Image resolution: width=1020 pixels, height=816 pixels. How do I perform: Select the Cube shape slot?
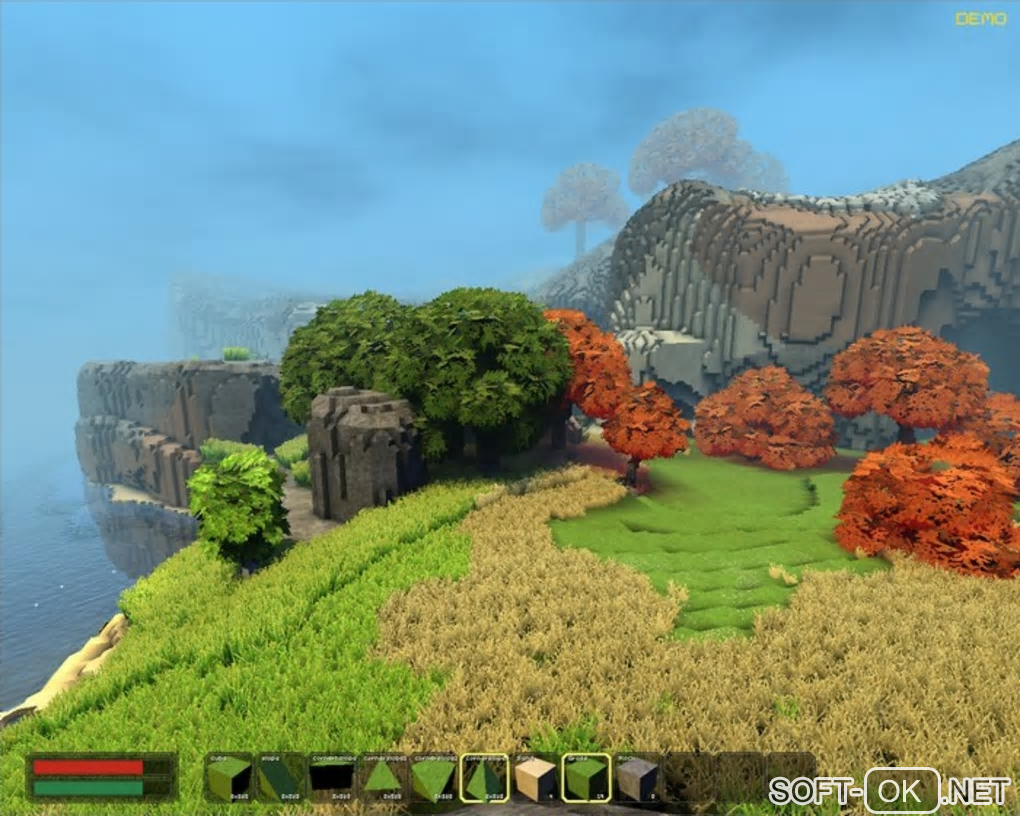pyautogui.click(x=229, y=778)
